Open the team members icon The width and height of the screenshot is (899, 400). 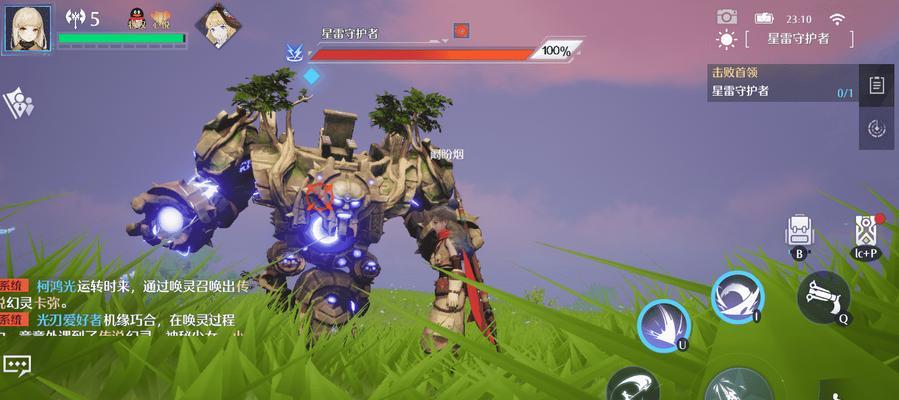(18, 102)
